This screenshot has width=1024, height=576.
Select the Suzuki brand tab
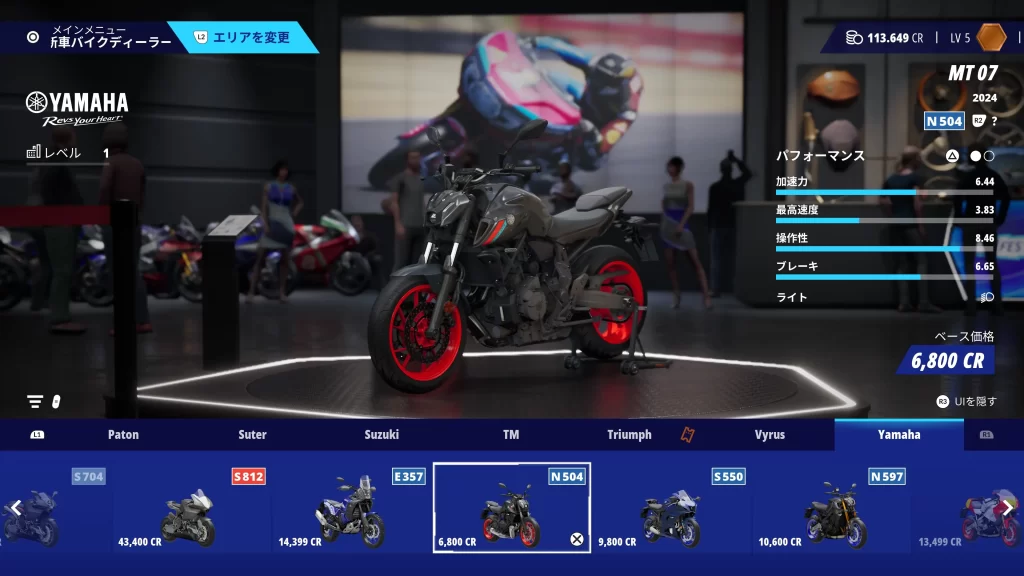(381, 435)
